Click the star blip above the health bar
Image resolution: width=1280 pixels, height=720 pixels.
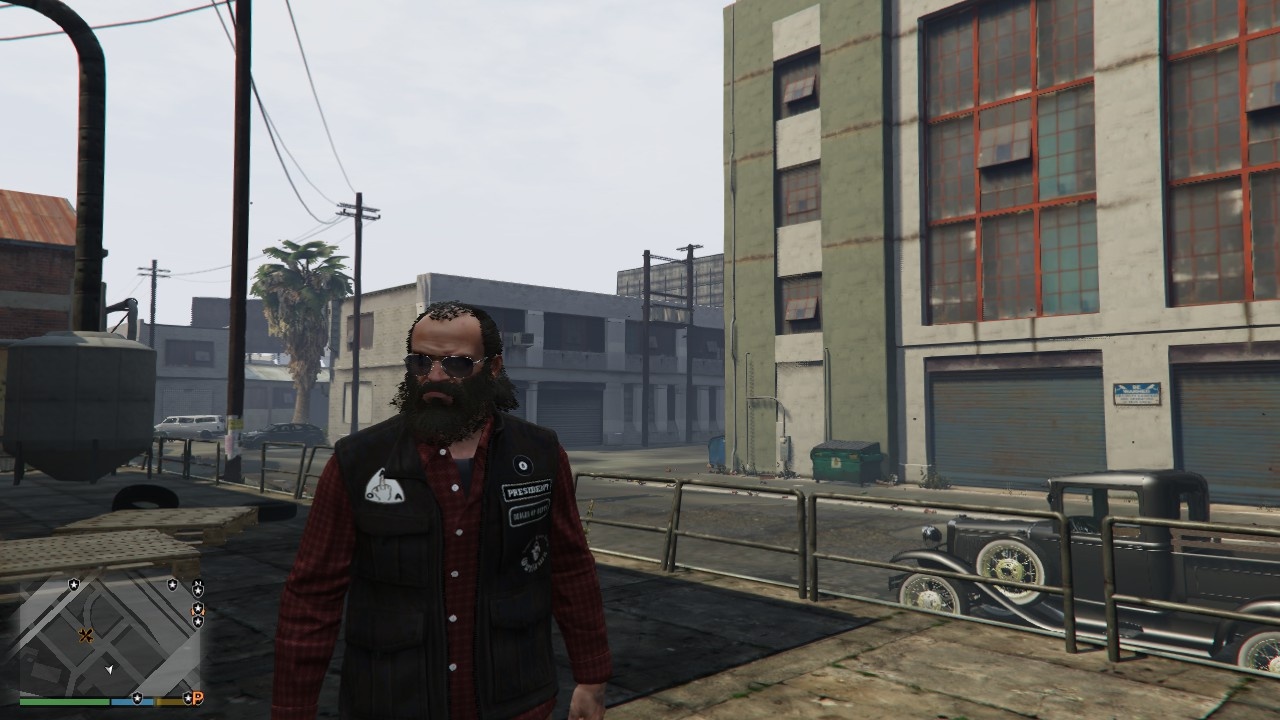pyautogui.click(x=137, y=698)
